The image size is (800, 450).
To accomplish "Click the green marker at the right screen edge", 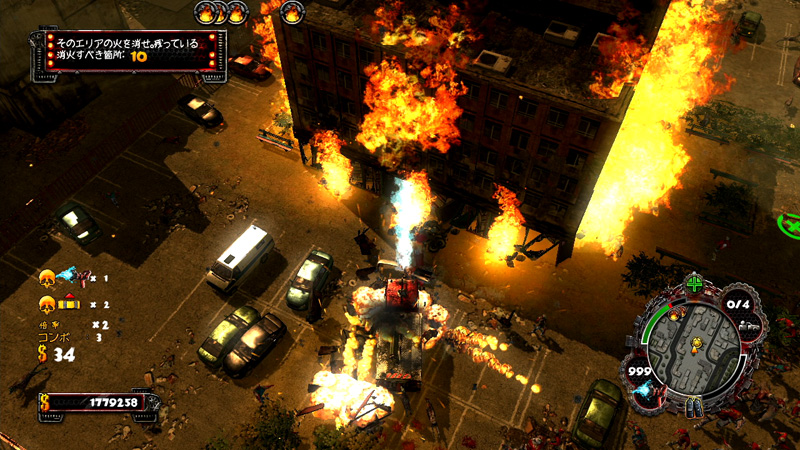I will click(790, 221).
